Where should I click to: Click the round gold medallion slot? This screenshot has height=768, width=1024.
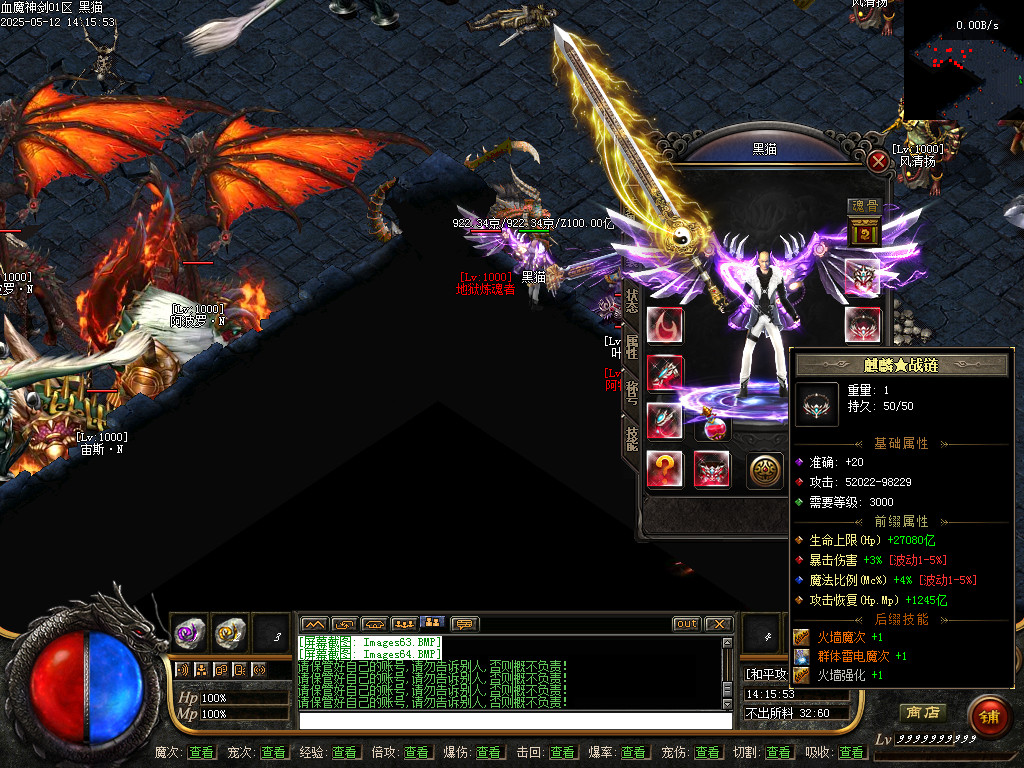[x=765, y=470]
